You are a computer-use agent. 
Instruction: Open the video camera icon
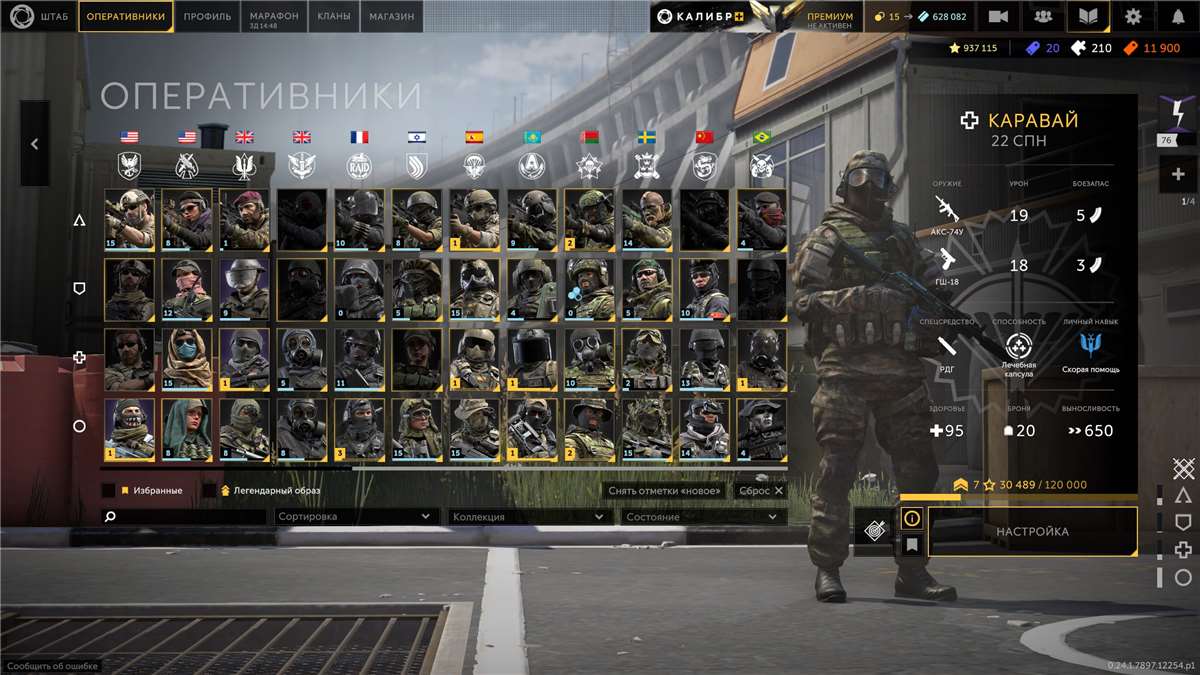tap(997, 16)
